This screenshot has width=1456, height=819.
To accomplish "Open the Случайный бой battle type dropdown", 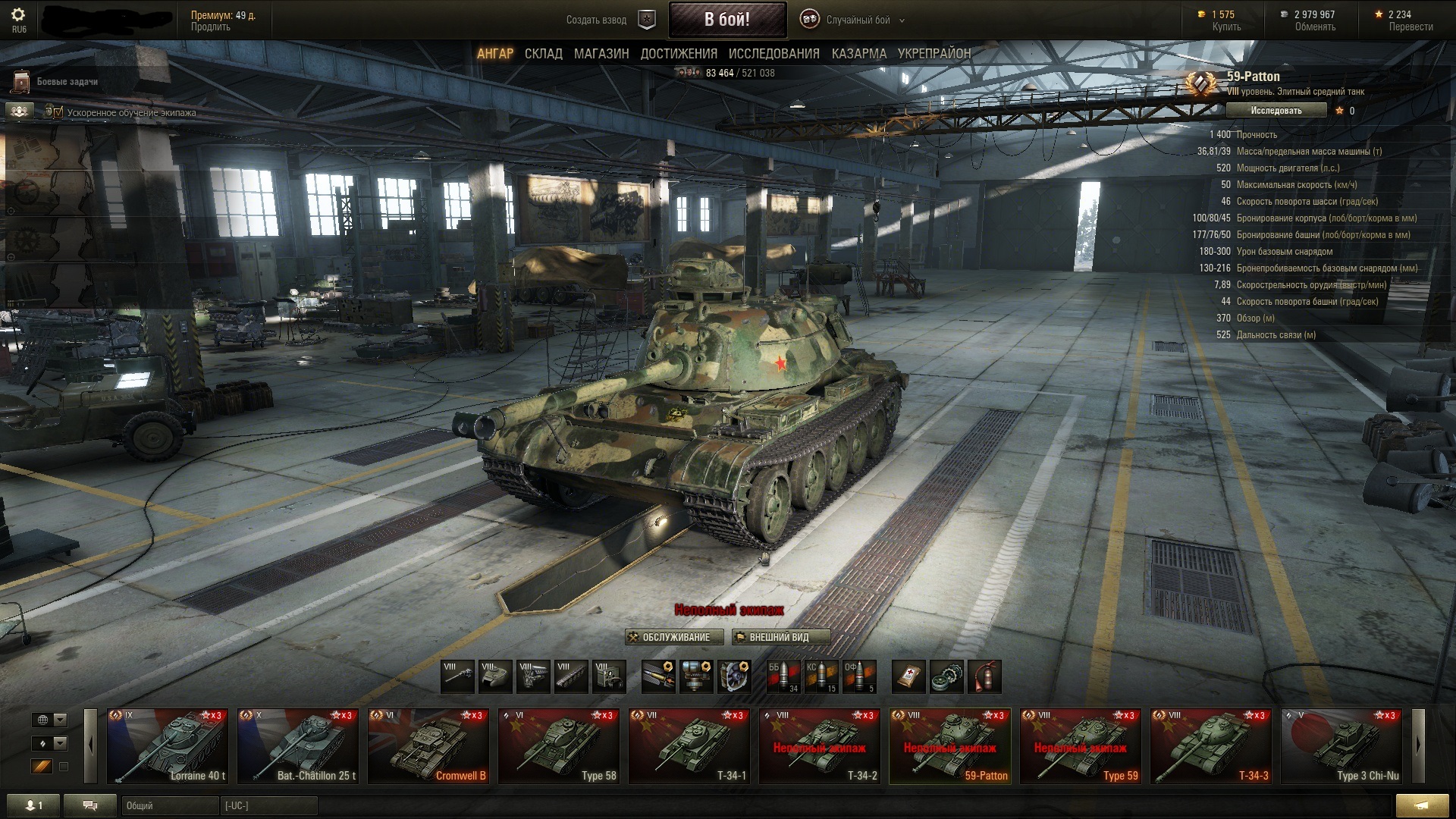I will [x=858, y=20].
